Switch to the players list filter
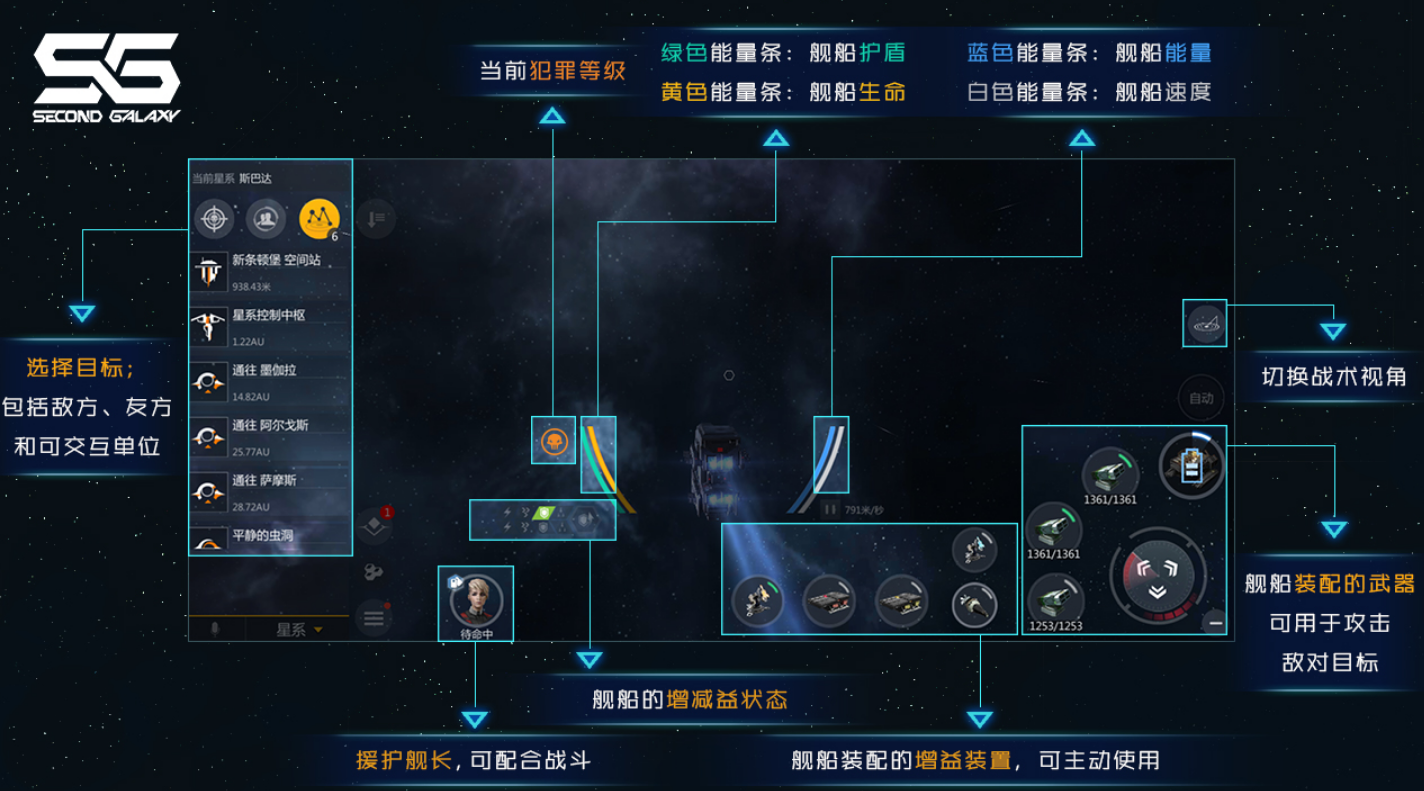The width and height of the screenshot is (1424, 791). (266, 218)
